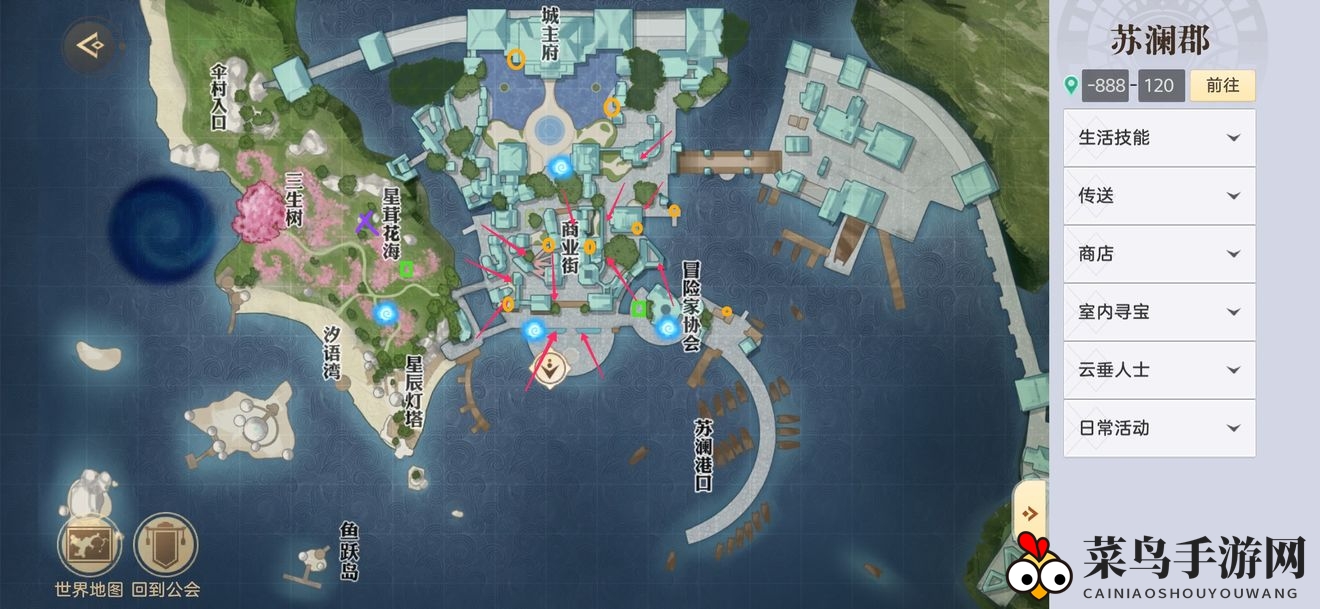The image size is (1320, 609).
Task: Open the 商店 filter dropdown
Action: tap(1159, 254)
